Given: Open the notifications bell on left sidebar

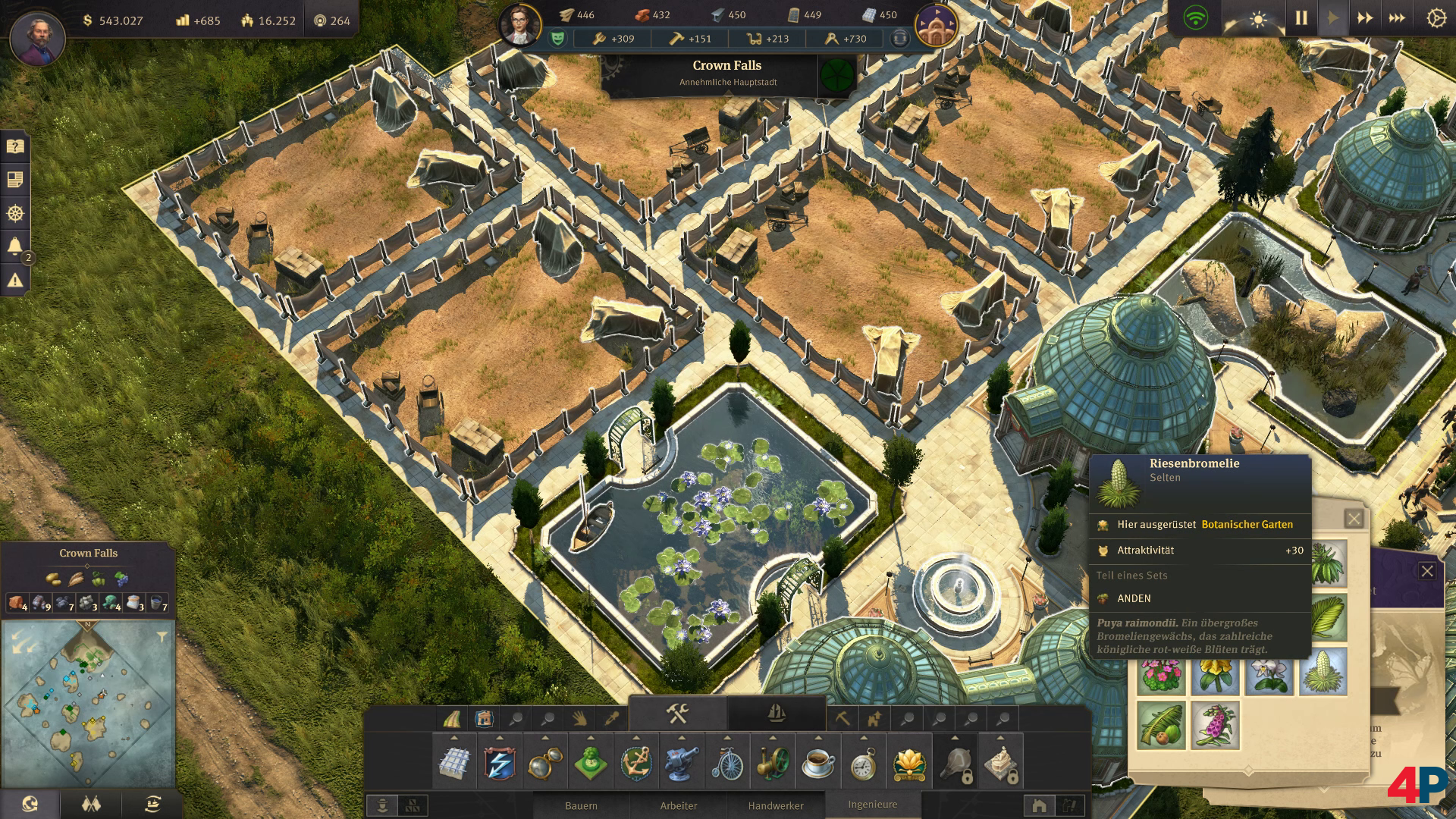Looking at the screenshot, I should pos(15,246).
